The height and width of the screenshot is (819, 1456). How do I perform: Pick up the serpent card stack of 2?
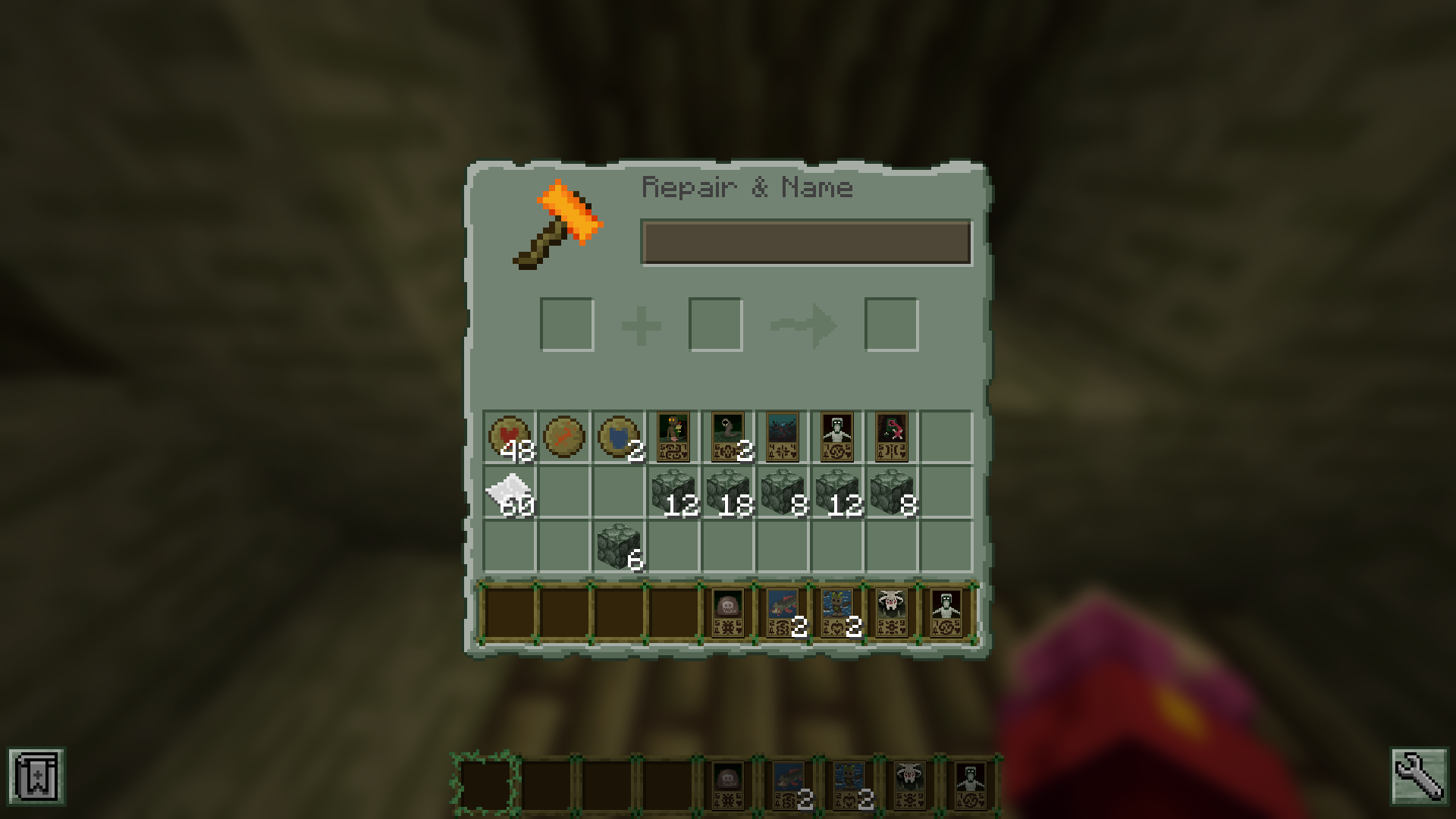click(x=726, y=434)
